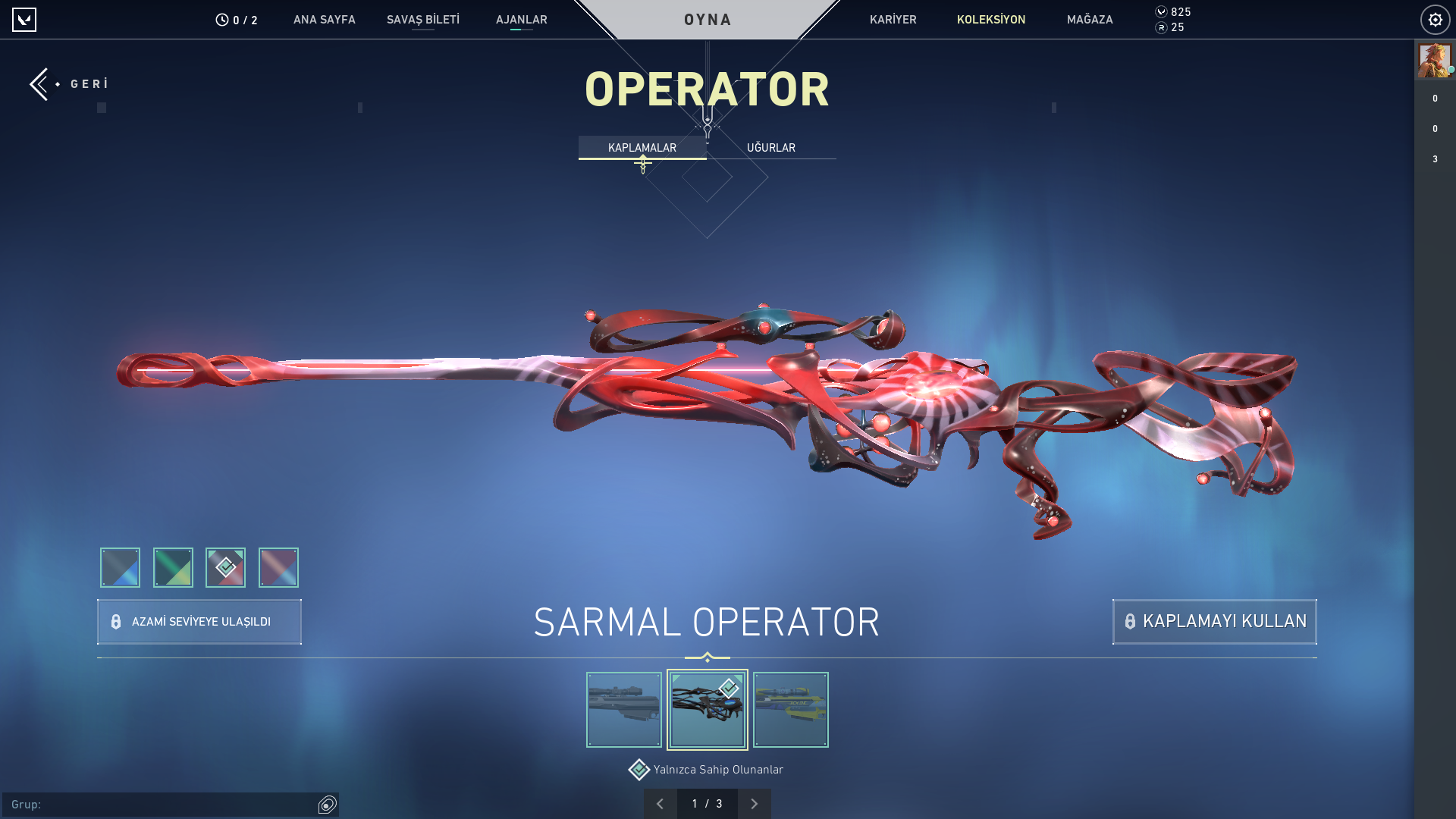
Task: Click the Valorant logo top left
Action: tap(25, 20)
